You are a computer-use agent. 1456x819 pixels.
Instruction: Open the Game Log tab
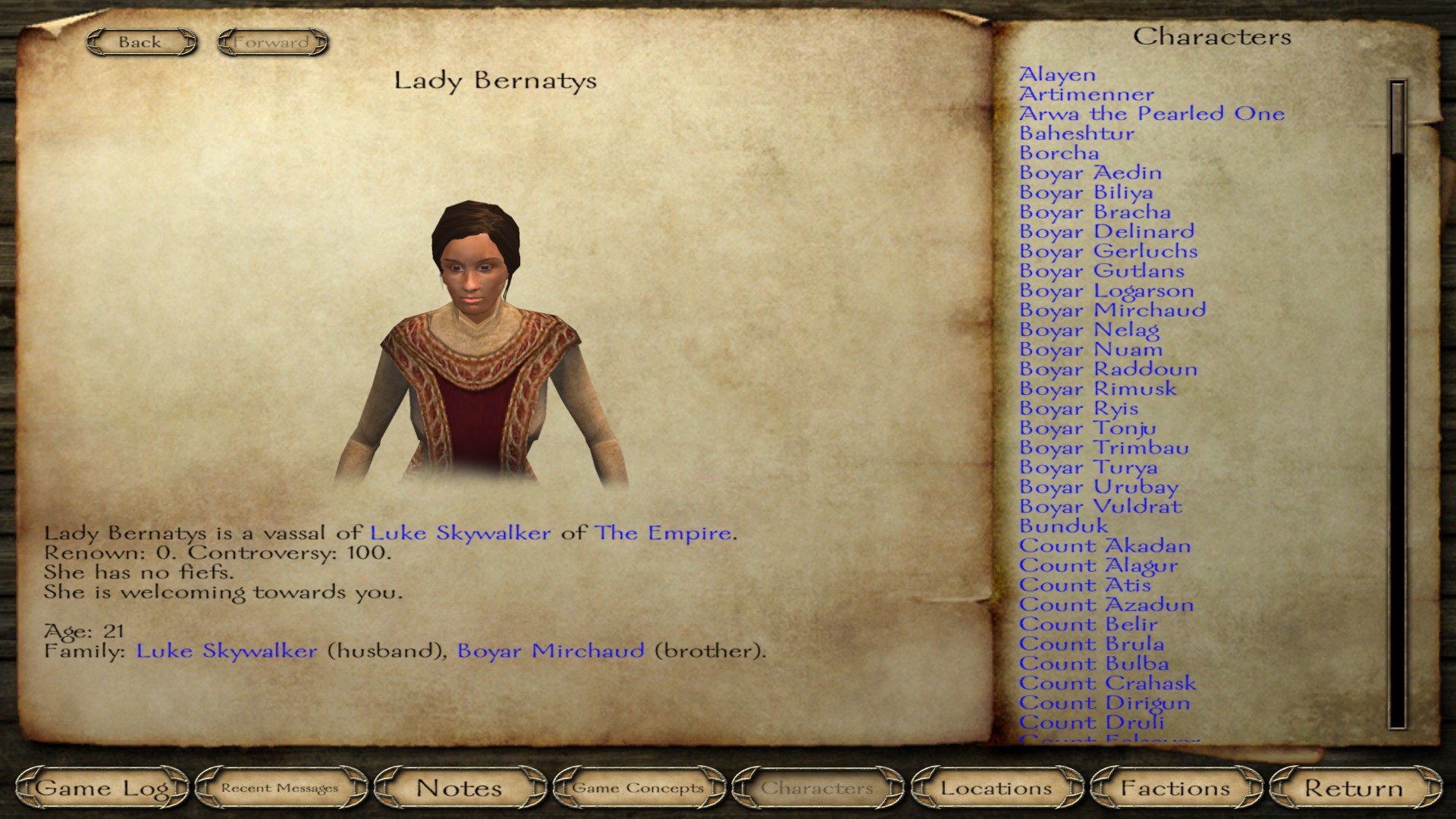pyautogui.click(x=102, y=788)
